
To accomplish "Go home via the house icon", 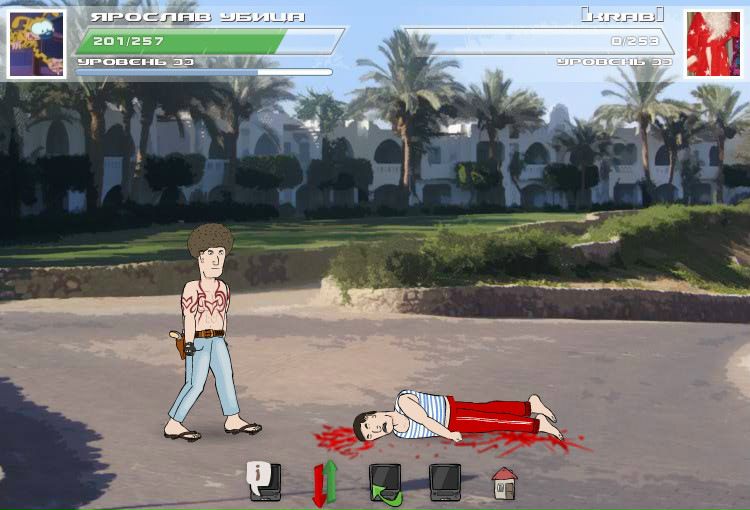I will (x=504, y=483).
